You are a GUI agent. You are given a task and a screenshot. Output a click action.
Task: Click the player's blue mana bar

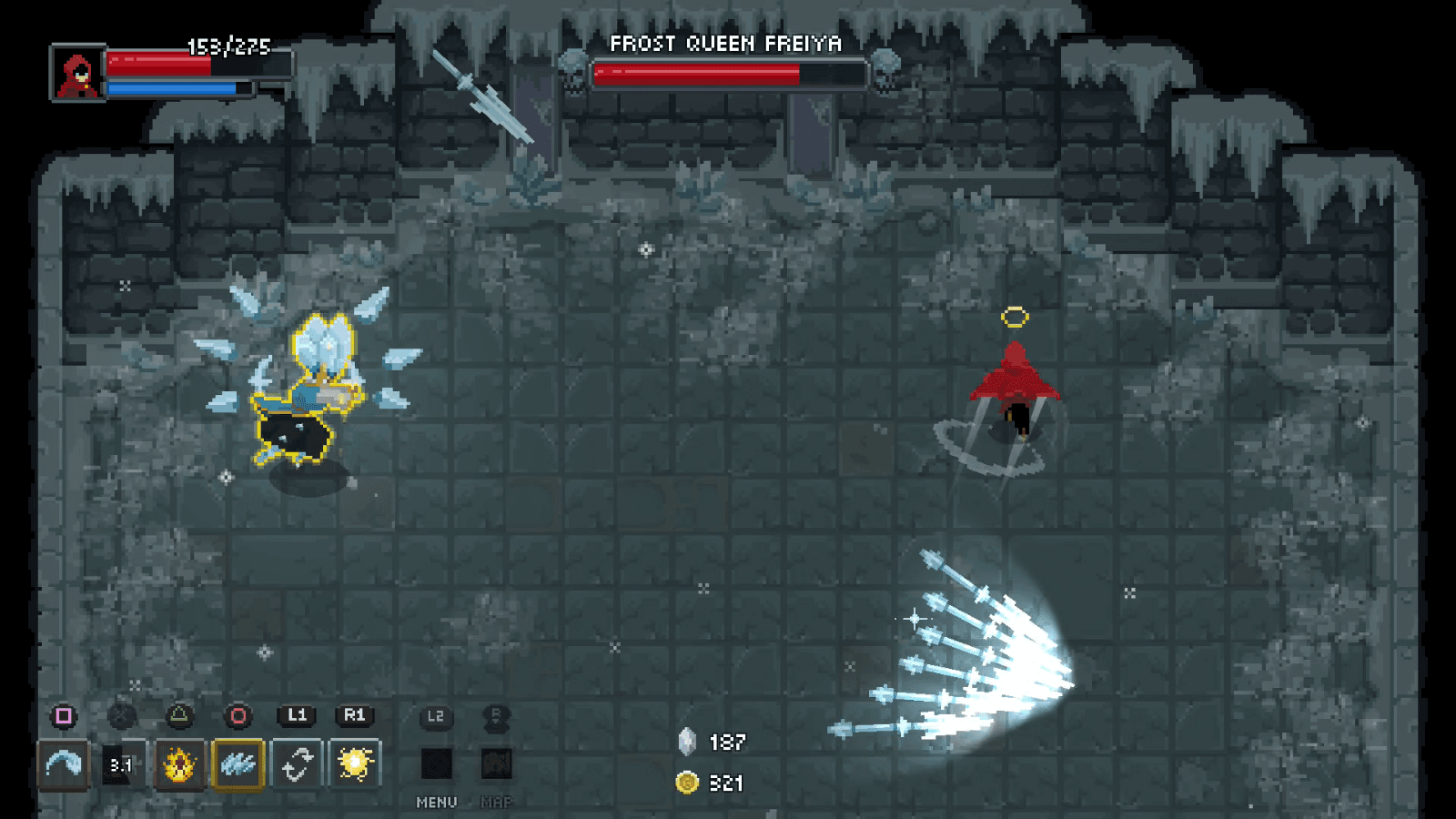tap(173, 88)
